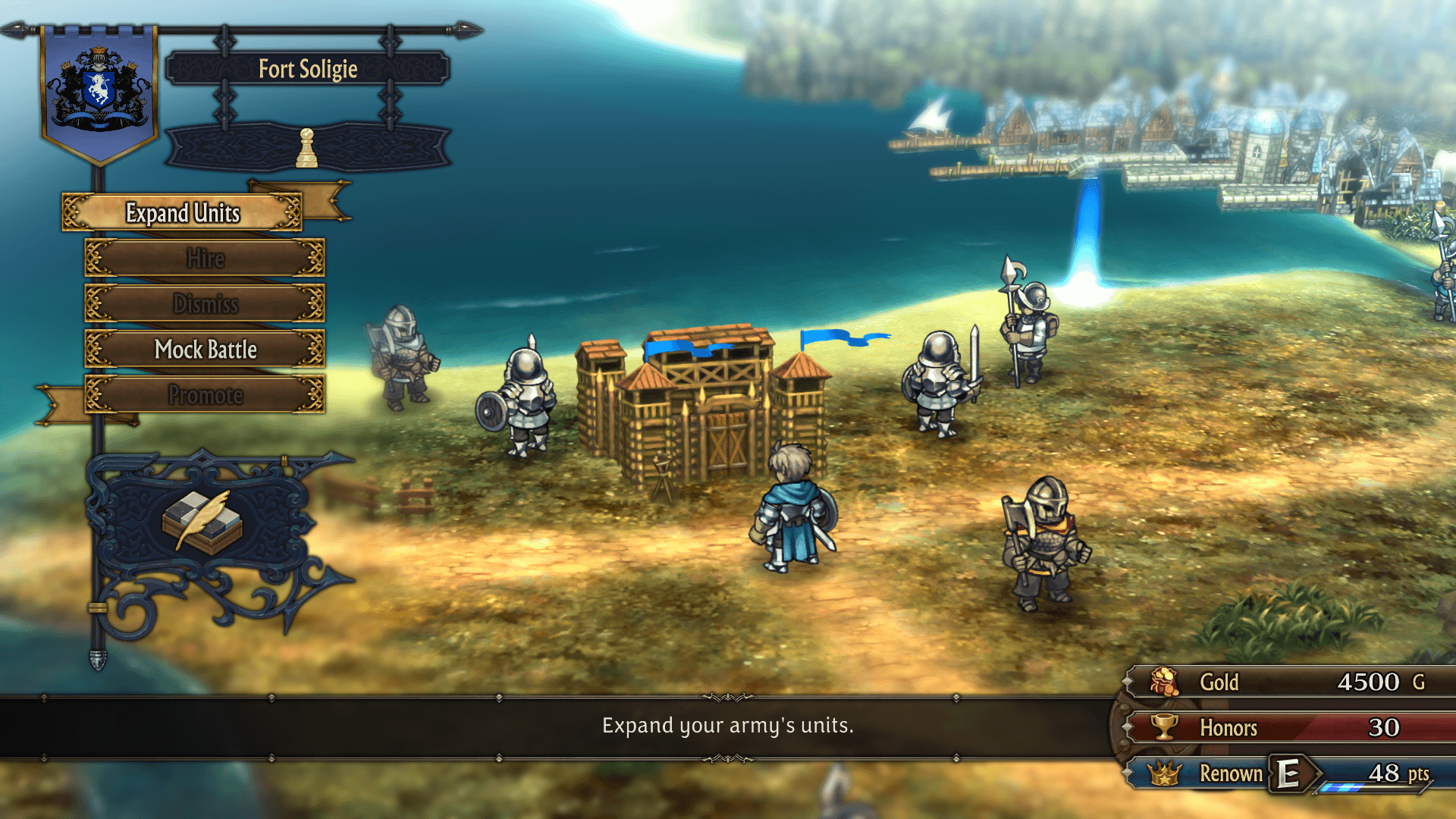Select the Expand Units menu option

pyautogui.click(x=182, y=213)
